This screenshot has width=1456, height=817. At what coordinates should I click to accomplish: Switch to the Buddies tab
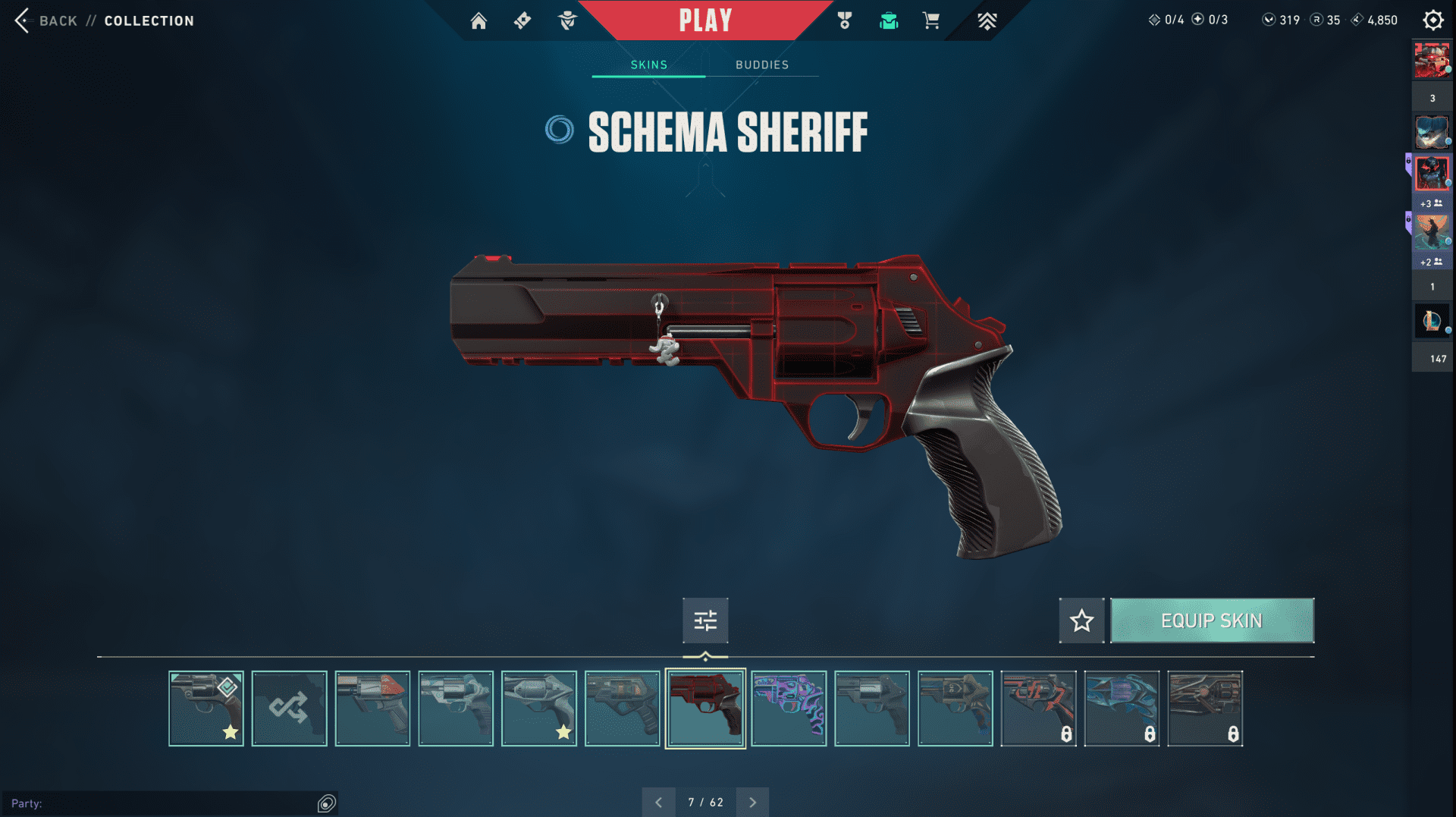[761, 64]
